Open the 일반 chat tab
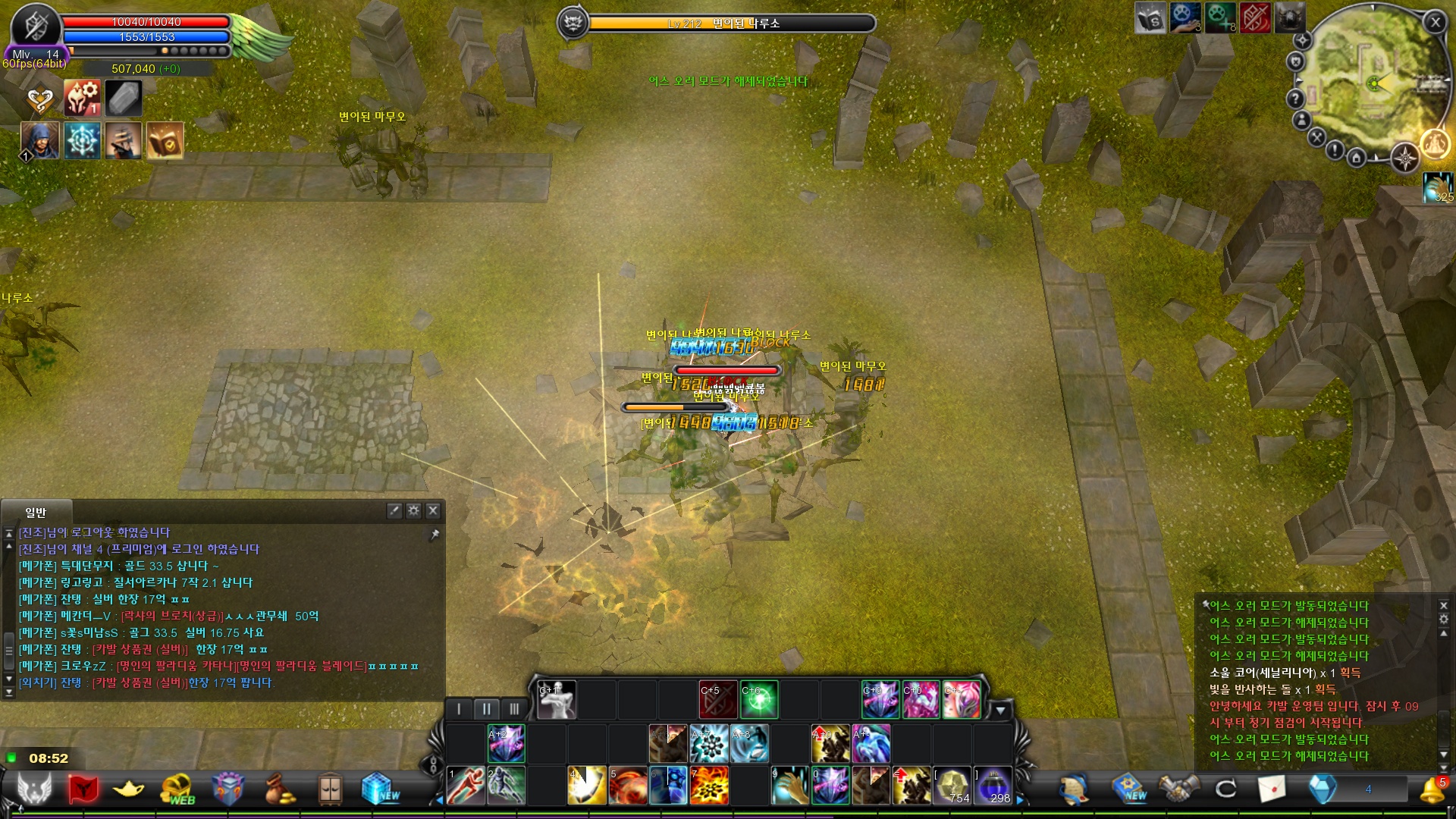The image size is (1456, 819). [x=36, y=513]
